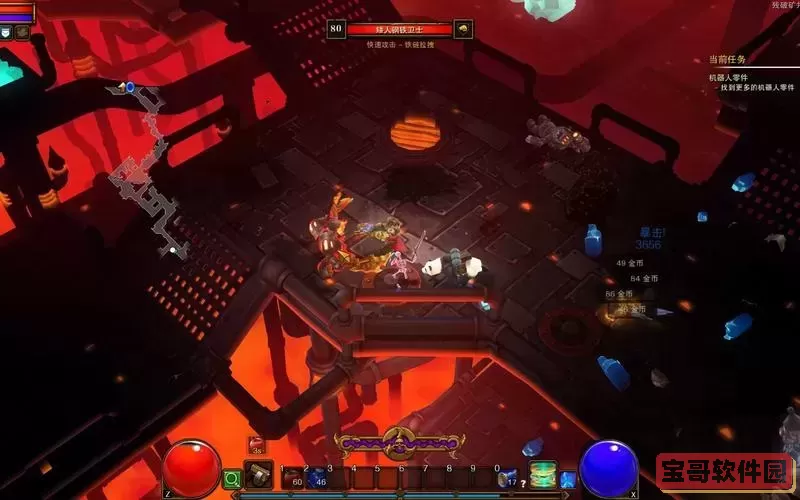Activate the green-gold scroll skill icon
The width and height of the screenshot is (800, 500).
542,474
